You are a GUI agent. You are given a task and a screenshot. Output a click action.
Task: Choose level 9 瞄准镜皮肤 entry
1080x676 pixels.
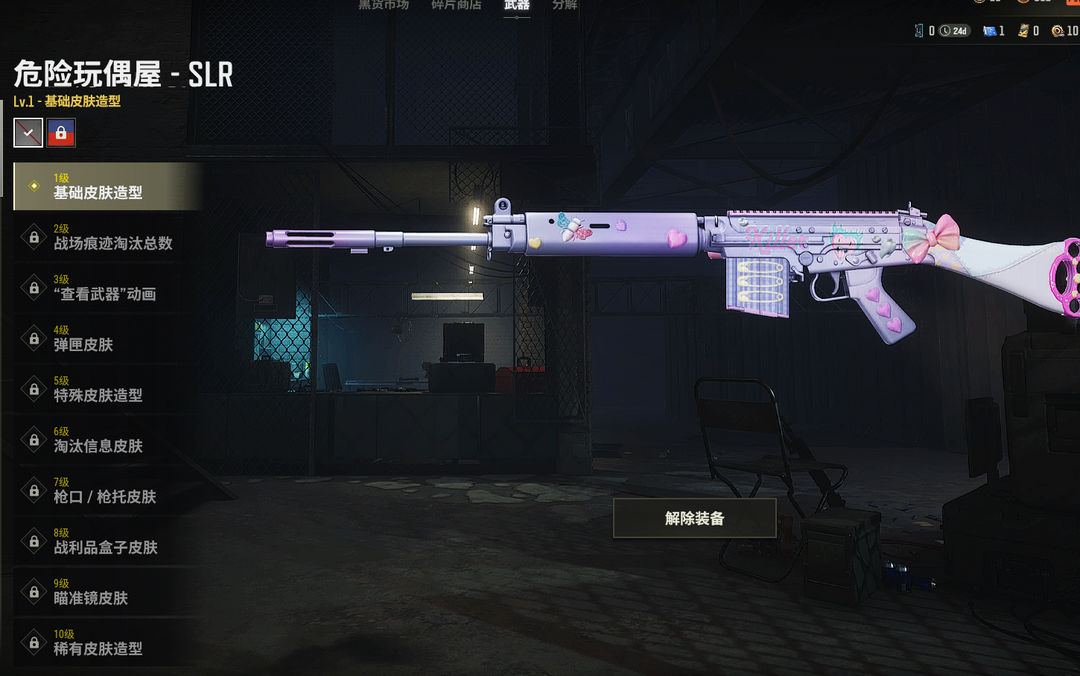107,592
